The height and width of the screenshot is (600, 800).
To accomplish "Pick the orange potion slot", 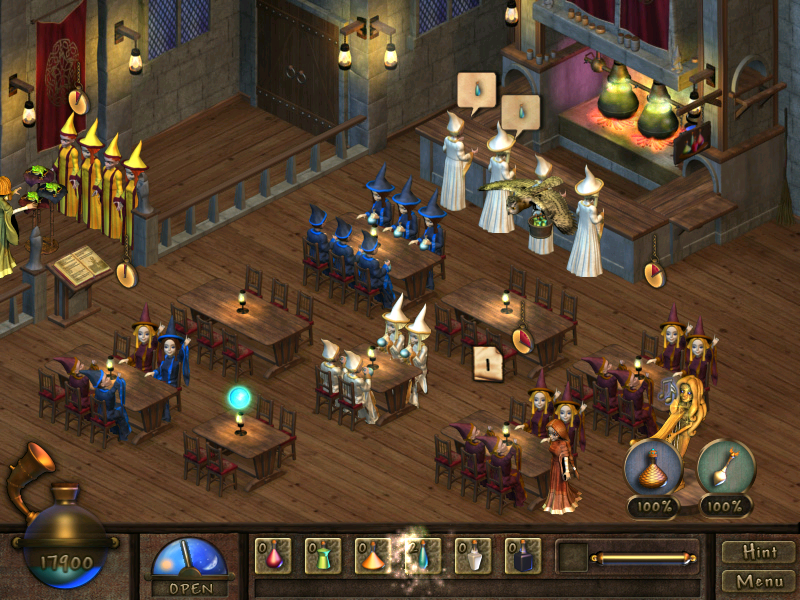I will 374,555.
